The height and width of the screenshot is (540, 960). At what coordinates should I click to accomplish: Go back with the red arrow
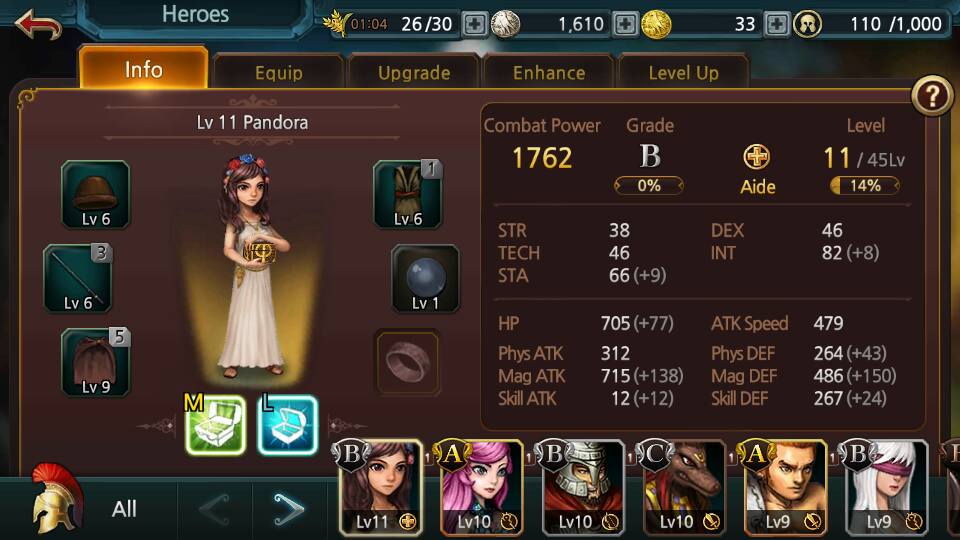click(37, 23)
